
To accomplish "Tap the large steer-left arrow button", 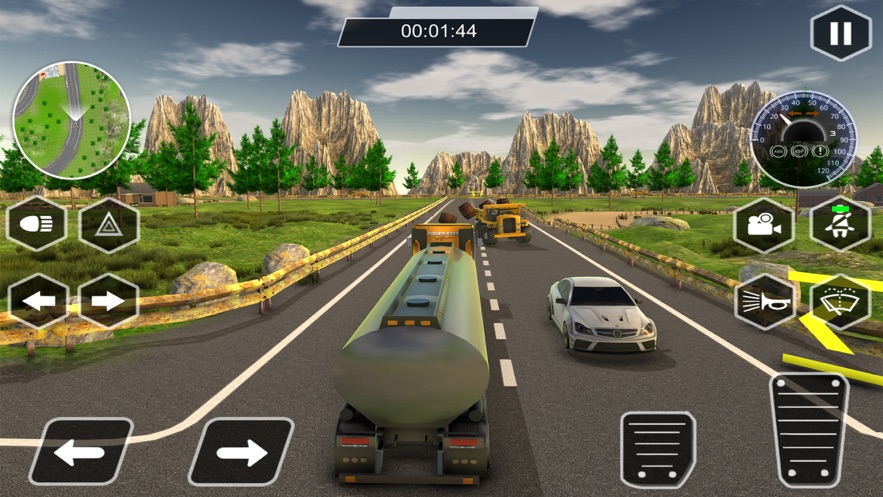I will pos(80,452).
